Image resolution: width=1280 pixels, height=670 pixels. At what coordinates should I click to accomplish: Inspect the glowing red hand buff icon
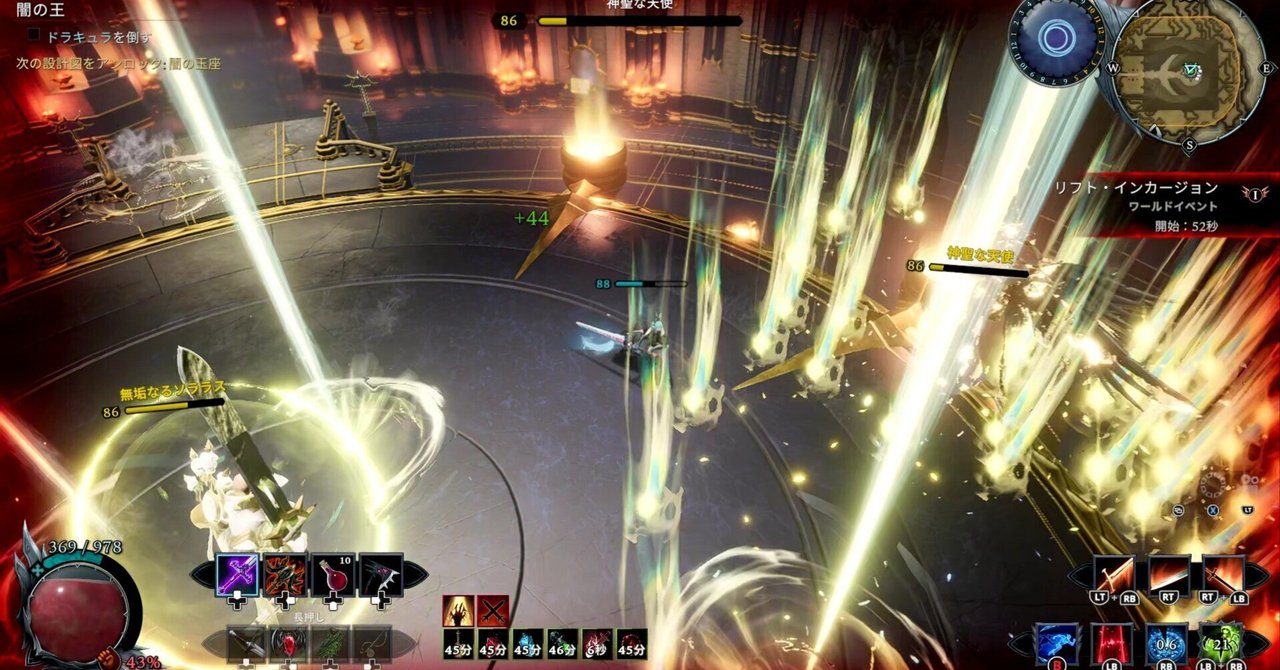[x=459, y=610]
